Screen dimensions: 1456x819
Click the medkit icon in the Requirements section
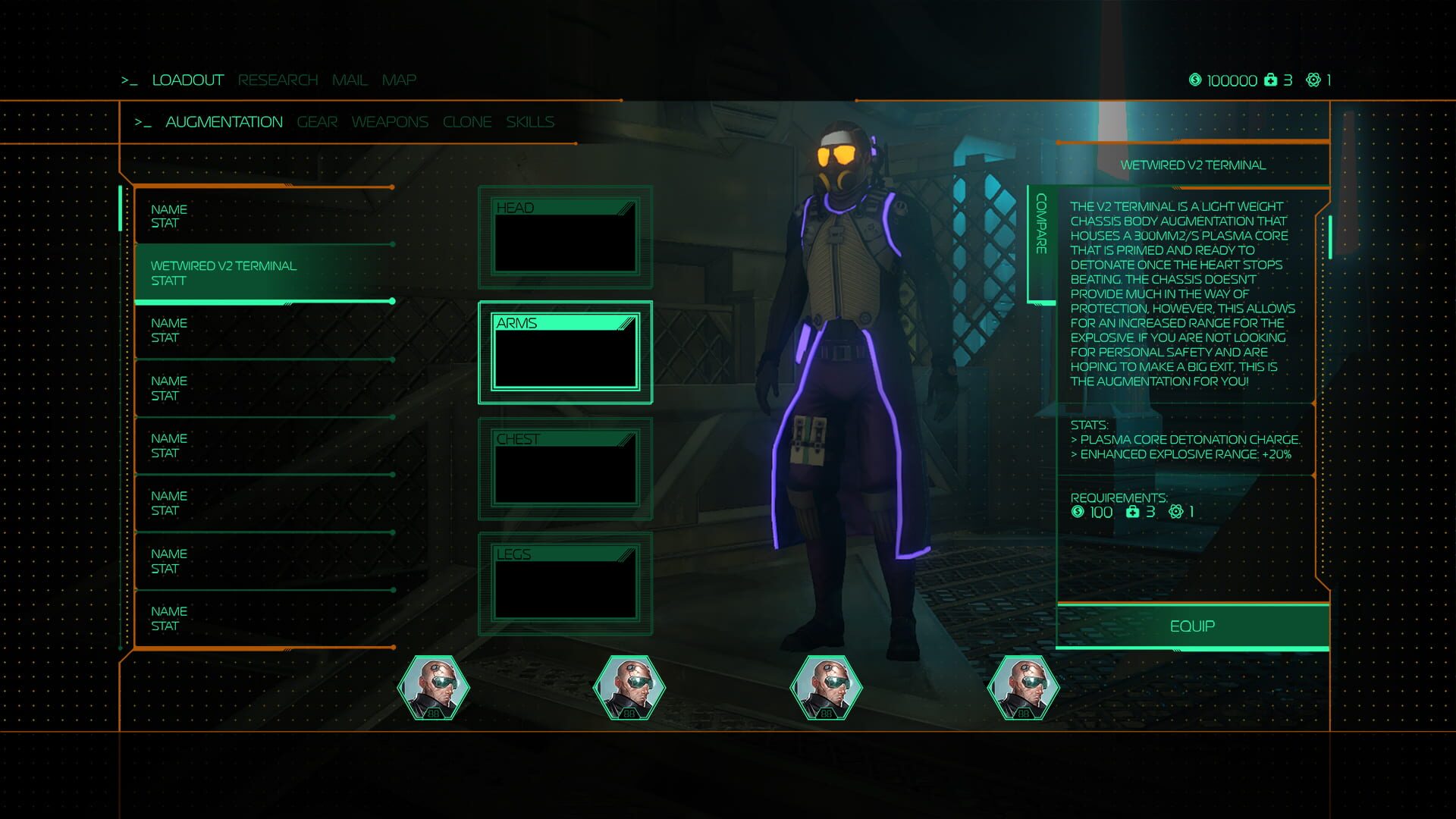1131,512
